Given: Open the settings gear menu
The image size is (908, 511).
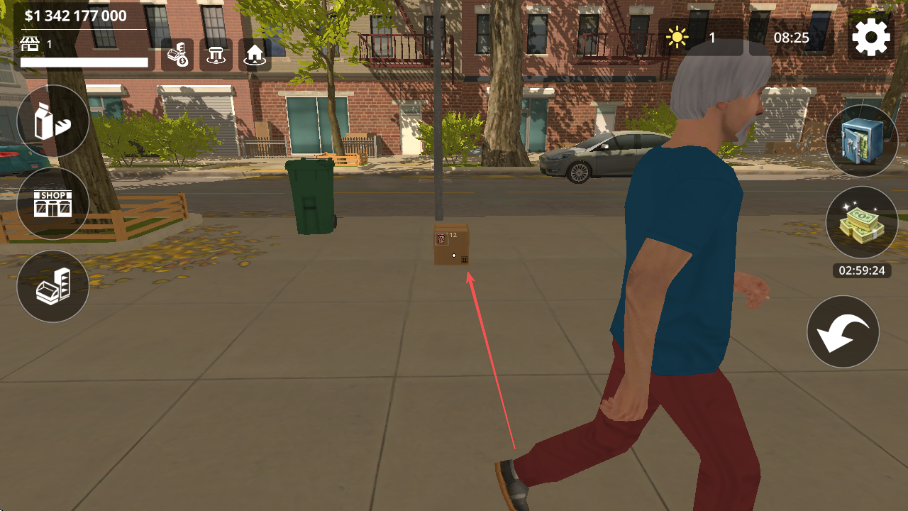Looking at the screenshot, I should [x=870, y=39].
